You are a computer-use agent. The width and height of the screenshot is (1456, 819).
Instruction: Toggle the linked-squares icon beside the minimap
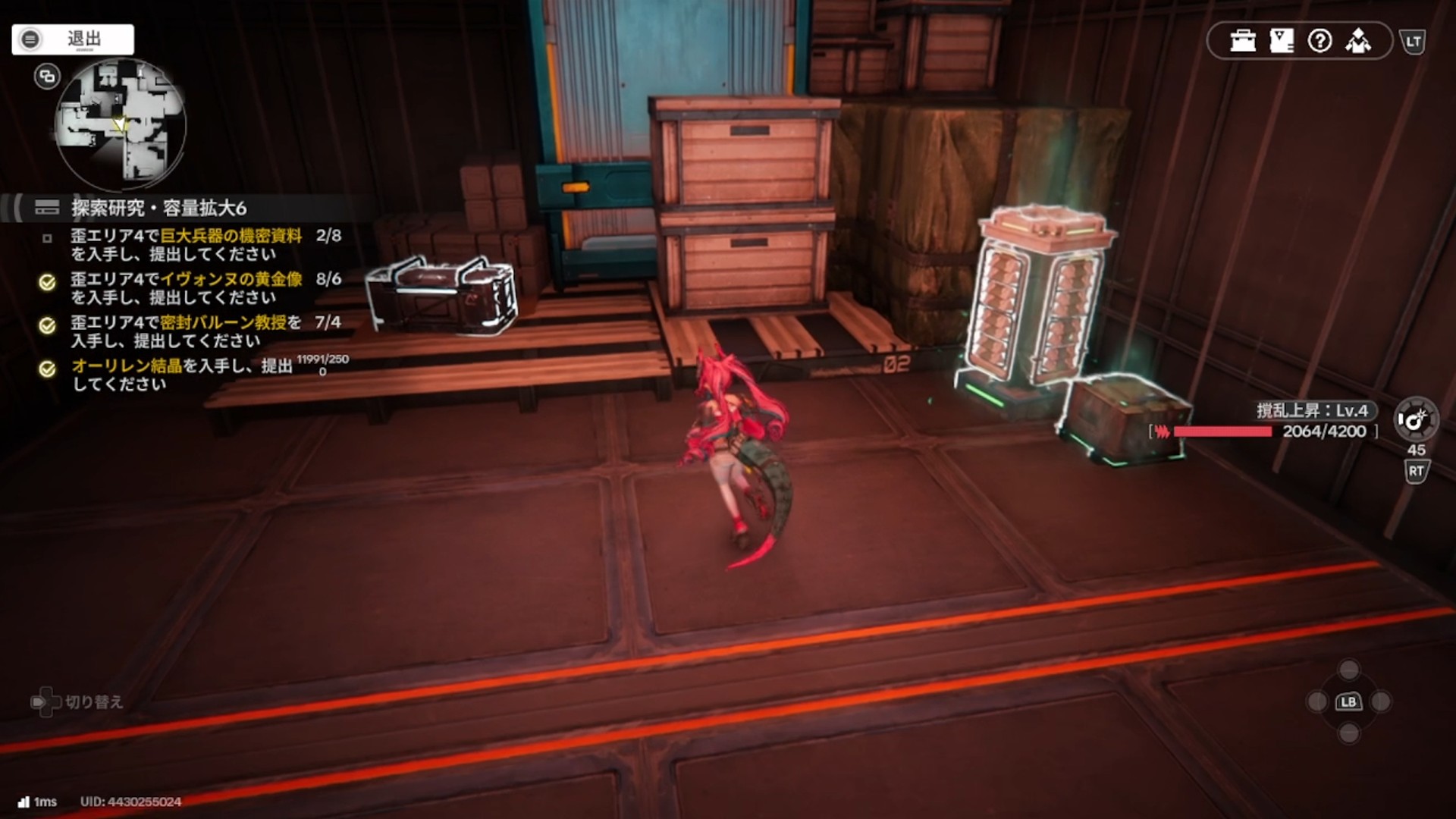[x=47, y=77]
